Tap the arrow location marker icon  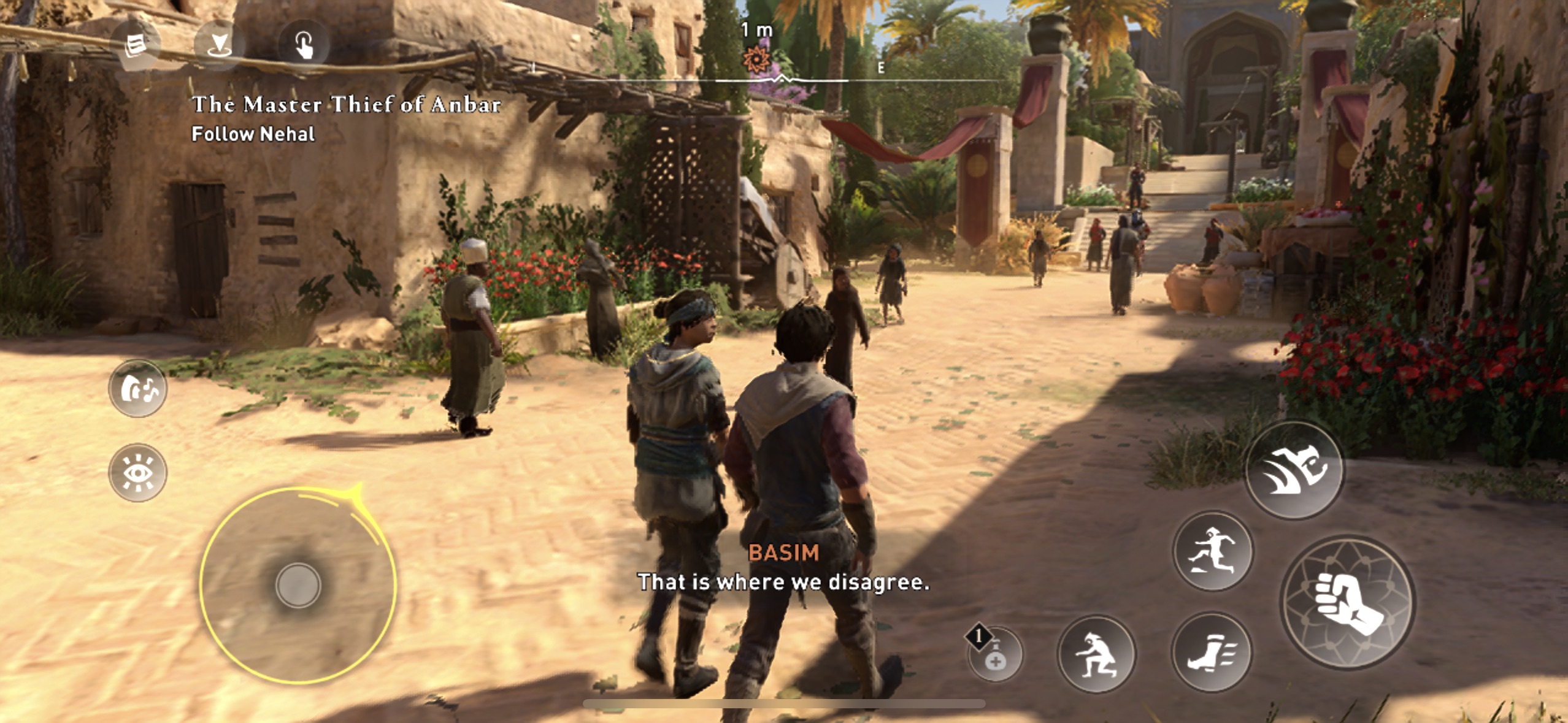click(219, 44)
